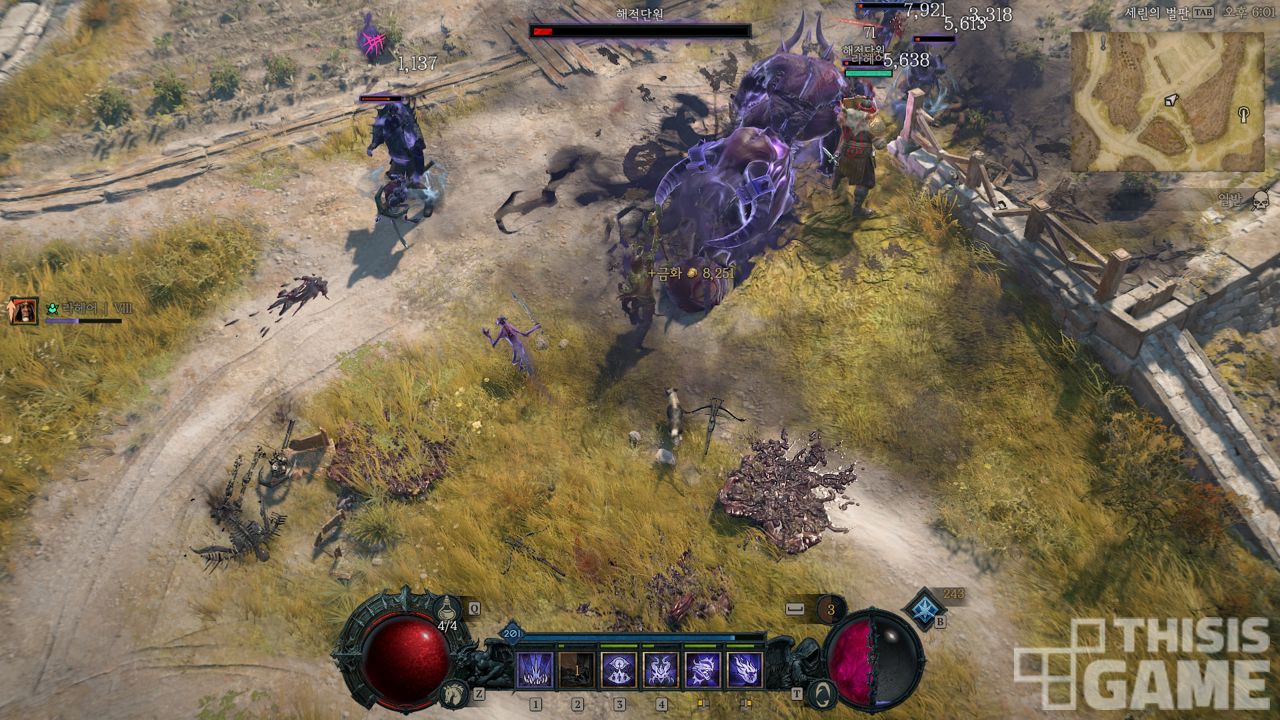Click the skull difficulty icon below minimap

[1260, 198]
